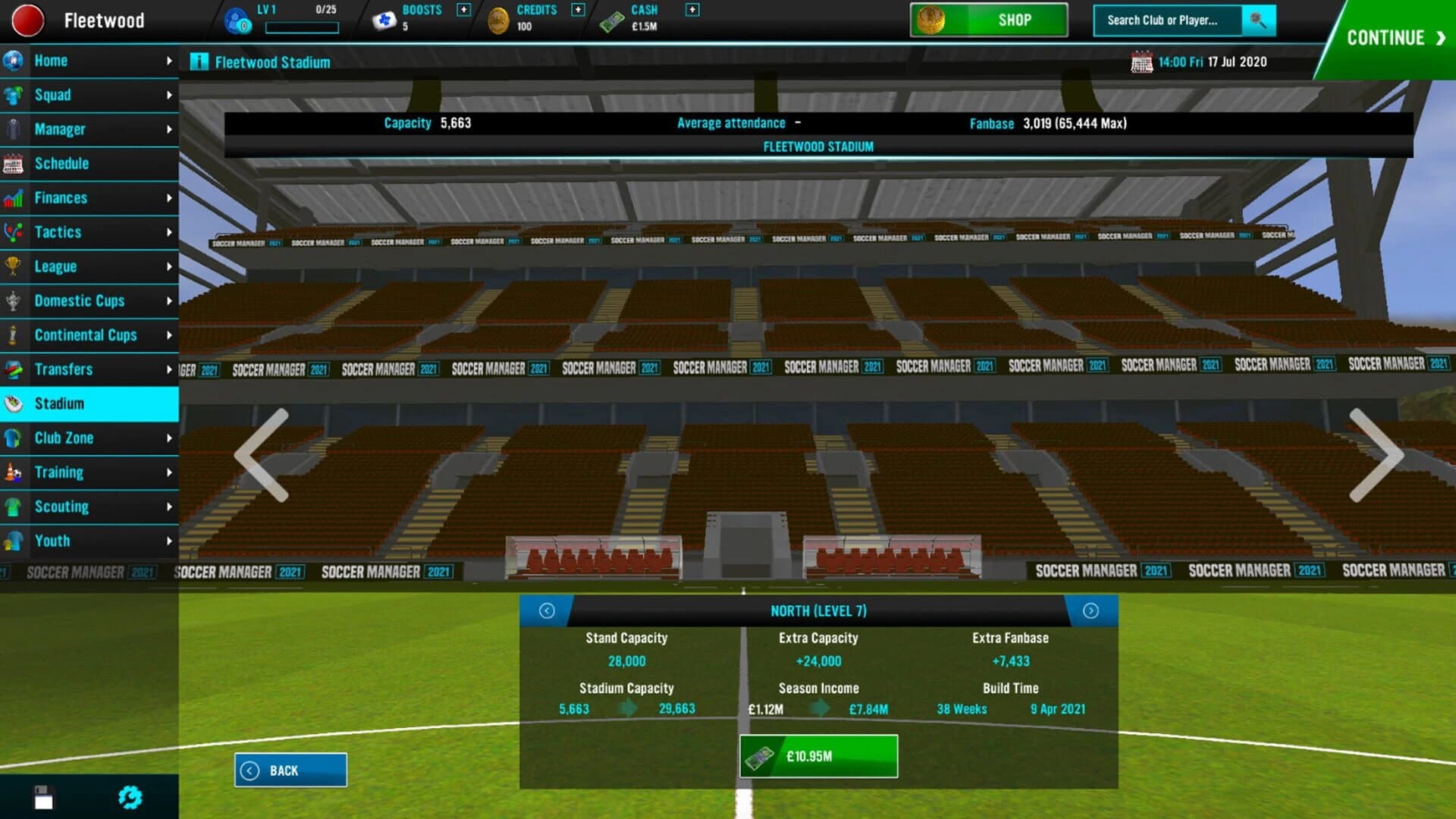Purchase the upgrade for £10.95M
Screen dimensions: 1456x819
click(819, 755)
